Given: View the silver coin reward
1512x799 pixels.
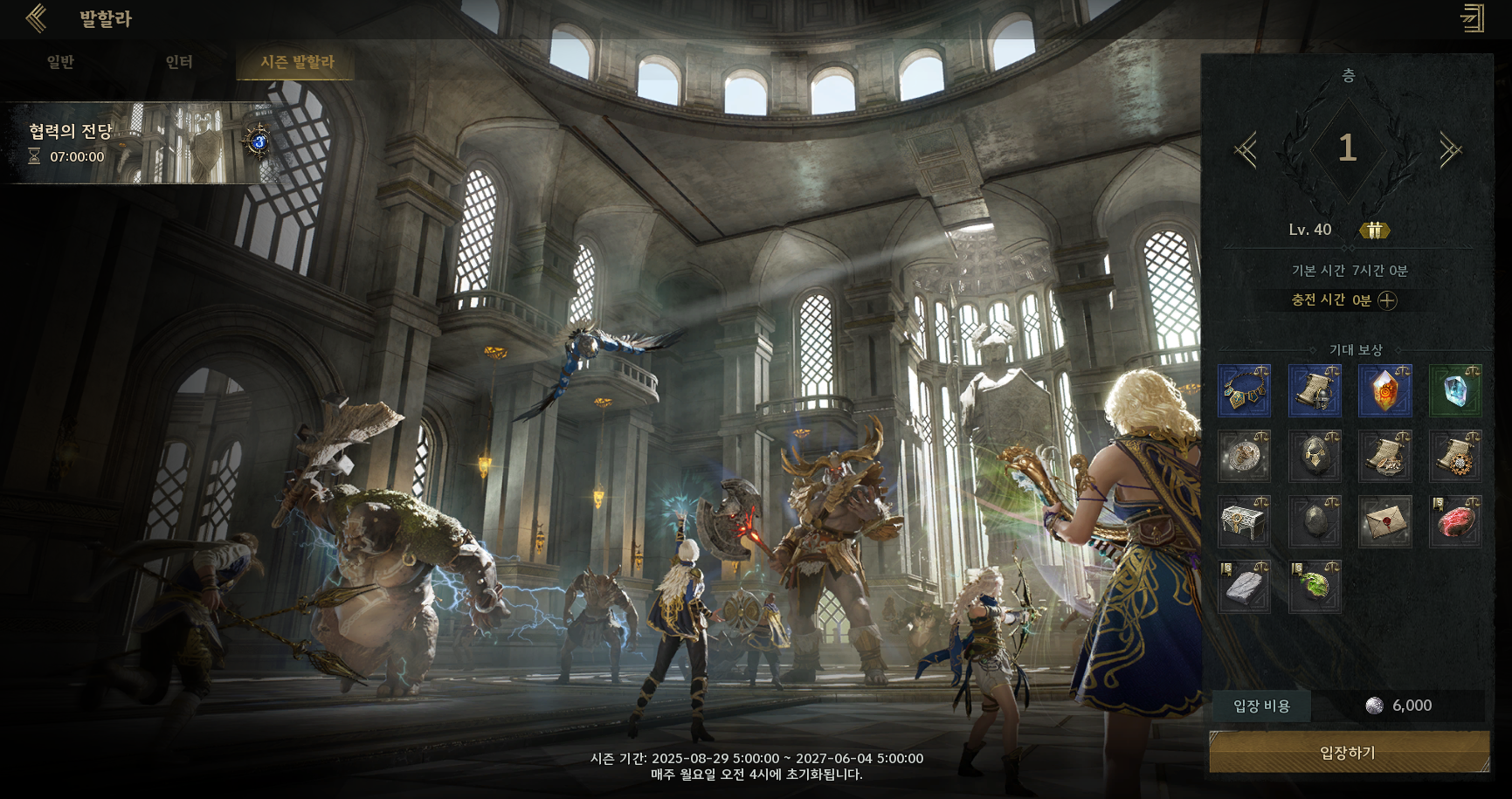Looking at the screenshot, I should pos(1244,456).
